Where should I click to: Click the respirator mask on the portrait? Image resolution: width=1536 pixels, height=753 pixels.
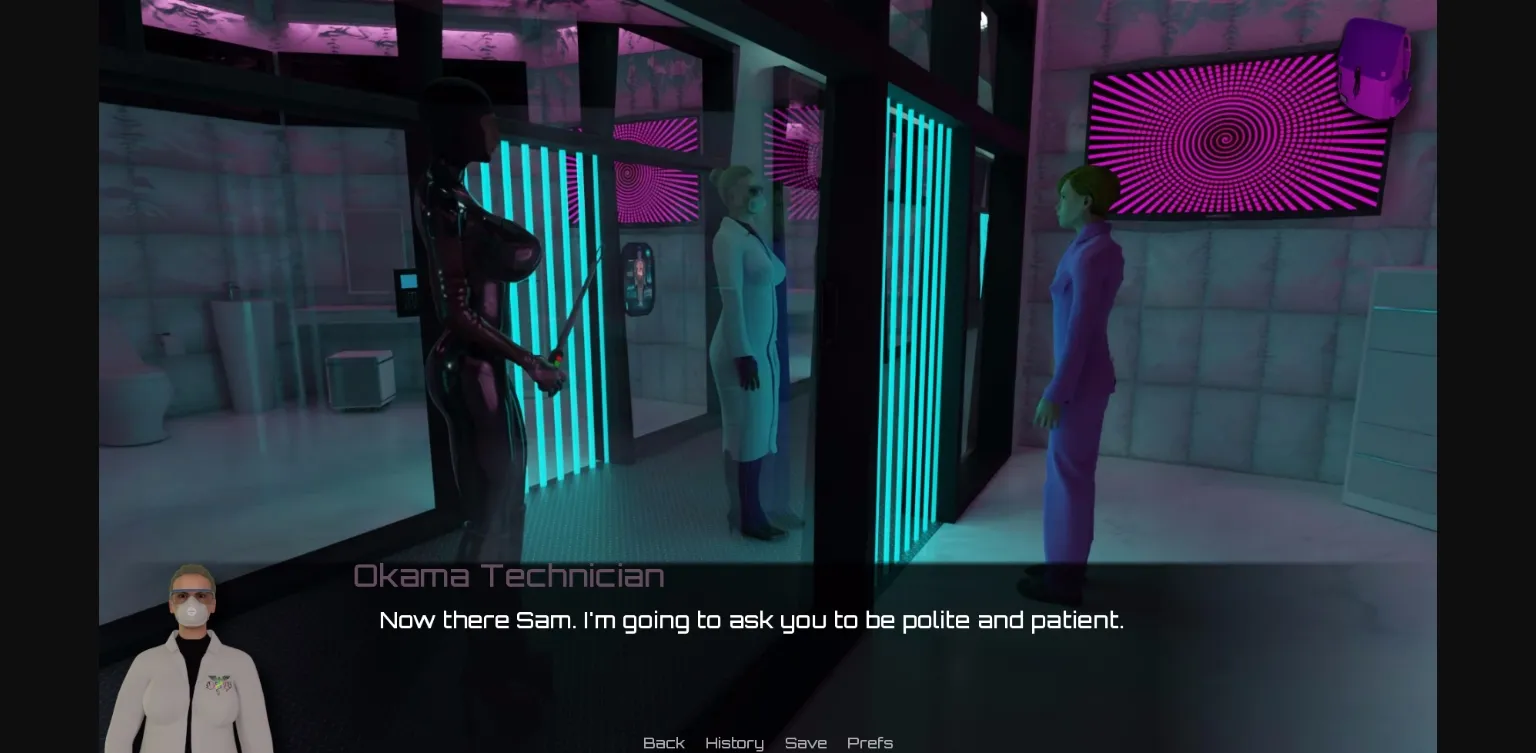pyautogui.click(x=191, y=611)
